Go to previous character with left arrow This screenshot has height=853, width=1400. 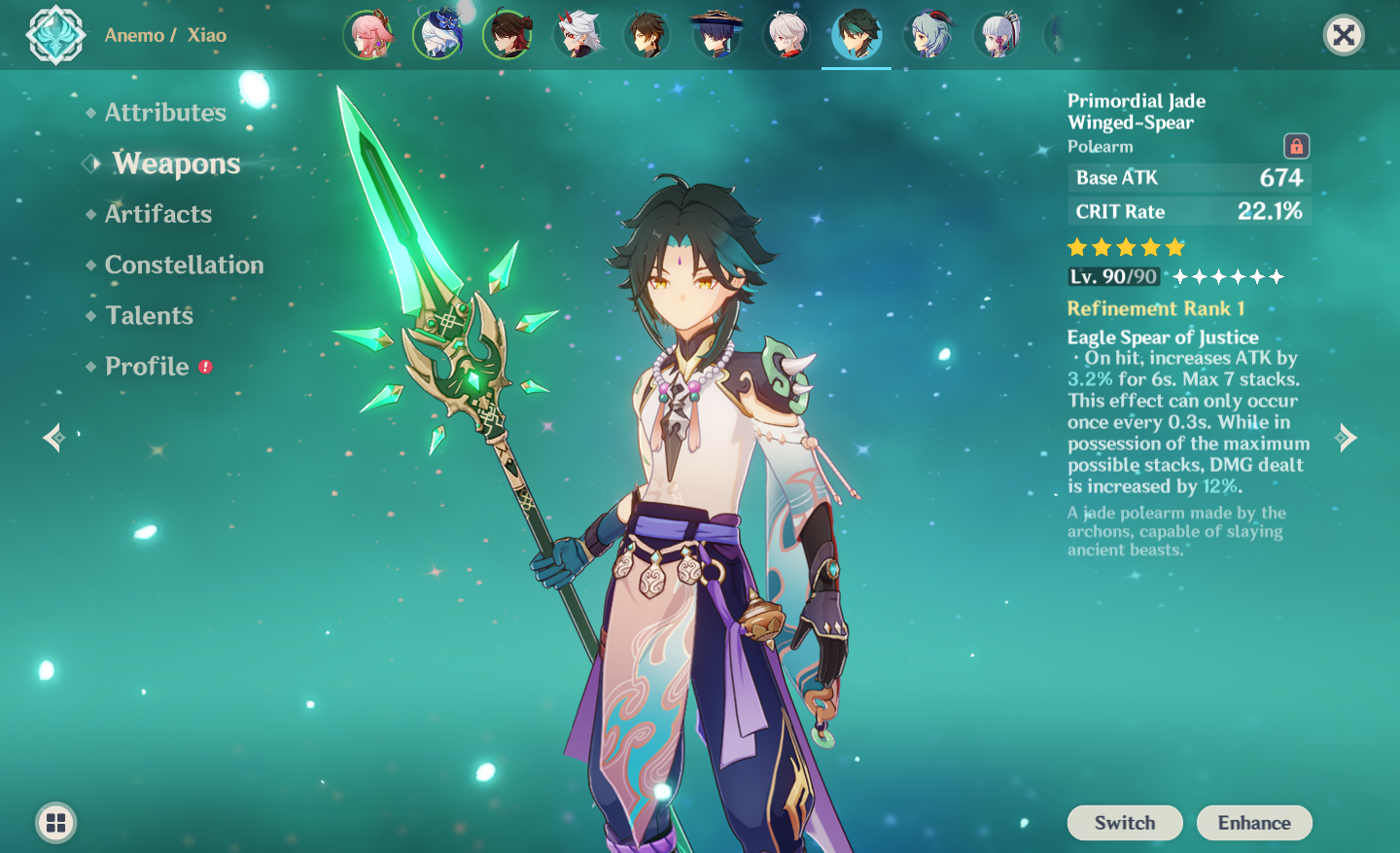pyautogui.click(x=53, y=437)
